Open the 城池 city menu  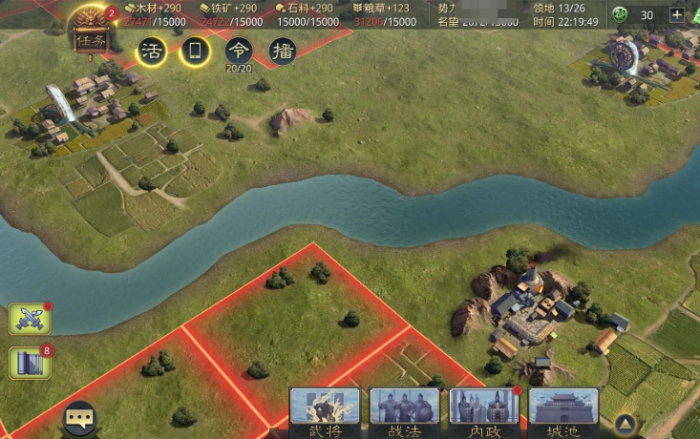(563, 410)
